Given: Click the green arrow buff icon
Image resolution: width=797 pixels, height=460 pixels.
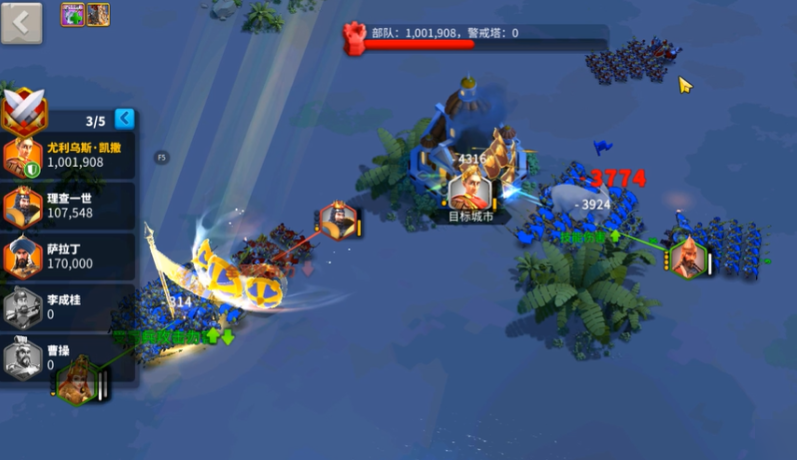Looking at the screenshot, I should click(x=73, y=14).
